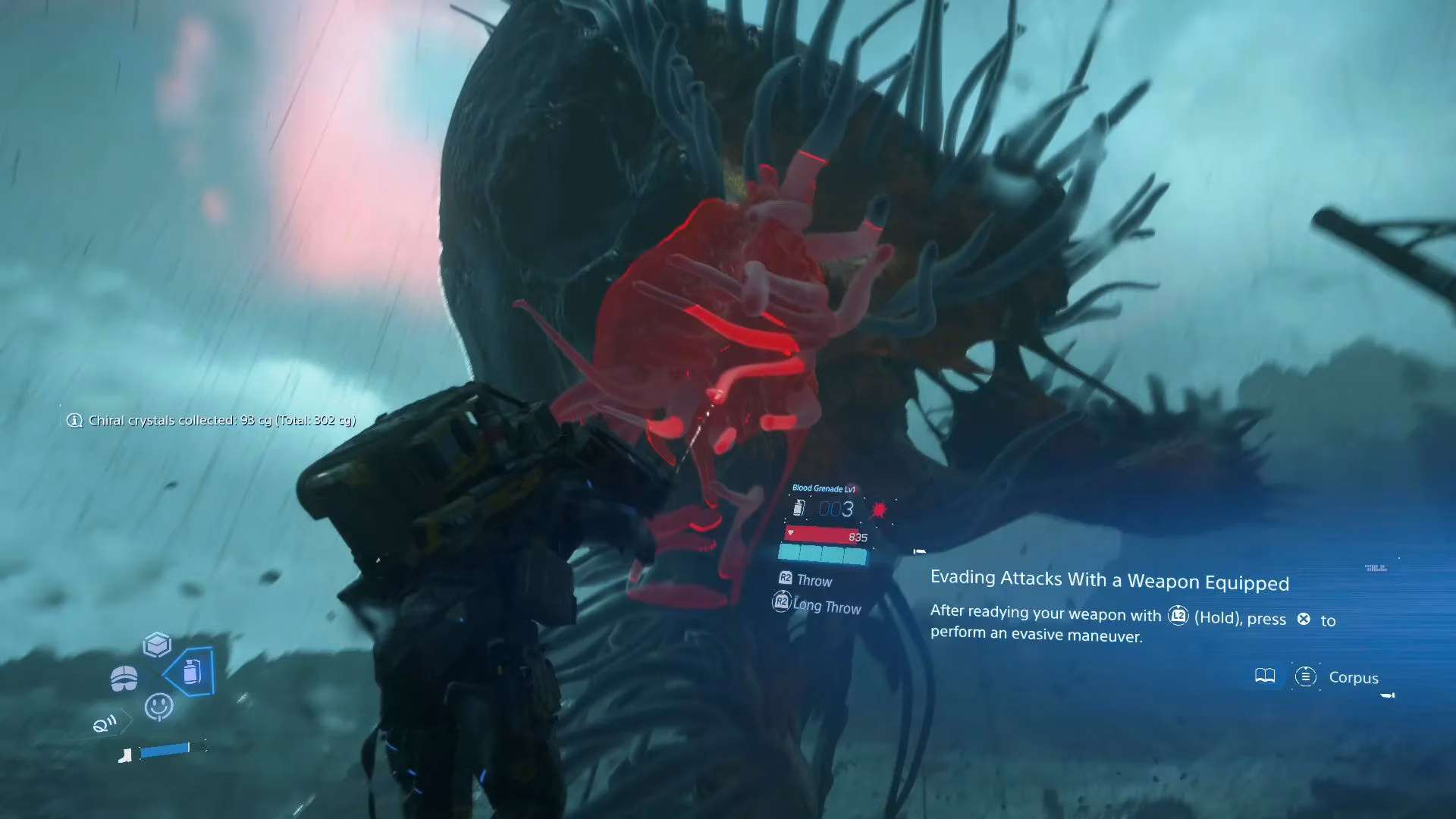This screenshot has height=819, width=1456.
Task: Open the Evading Attacks tutorial tip heading
Action: click(x=1109, y=581)
